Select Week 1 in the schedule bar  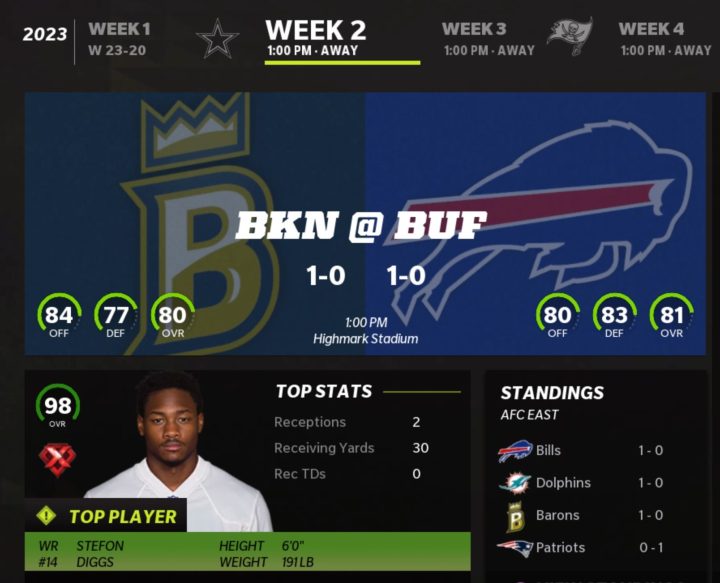pyautogui.click(x=119, y=38)
